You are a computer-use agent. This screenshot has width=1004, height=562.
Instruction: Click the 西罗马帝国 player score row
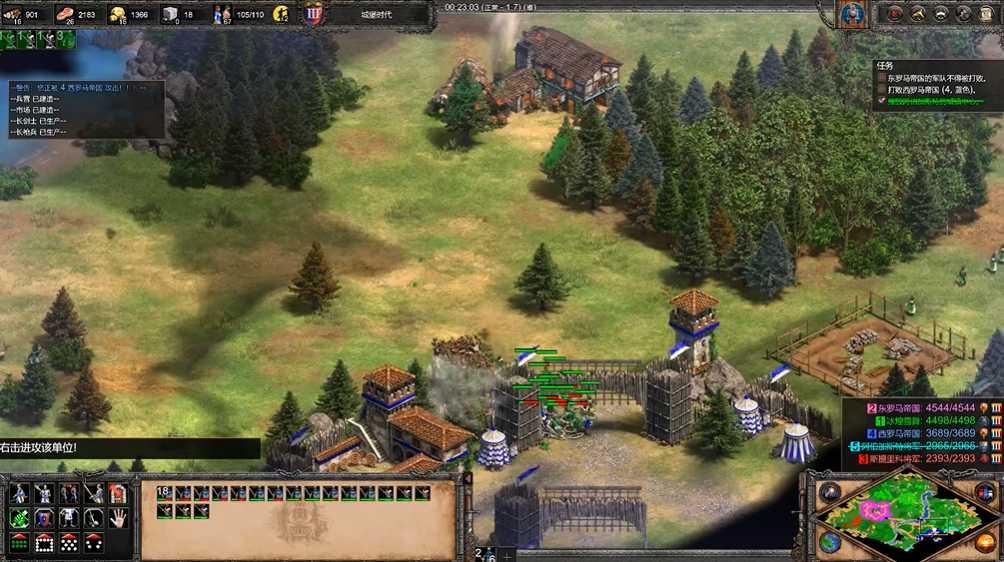[918, 433]
